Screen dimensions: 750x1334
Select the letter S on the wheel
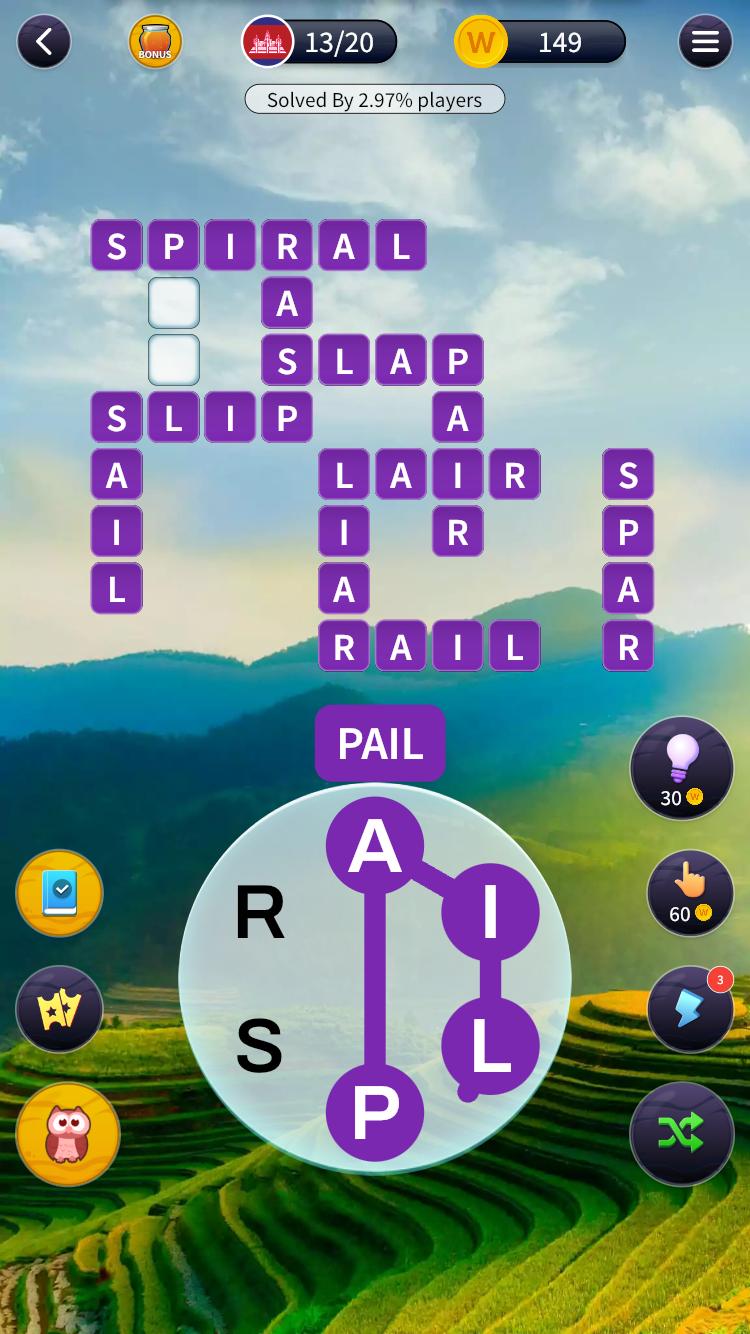pyautogui.click(x=260, y=1046)
